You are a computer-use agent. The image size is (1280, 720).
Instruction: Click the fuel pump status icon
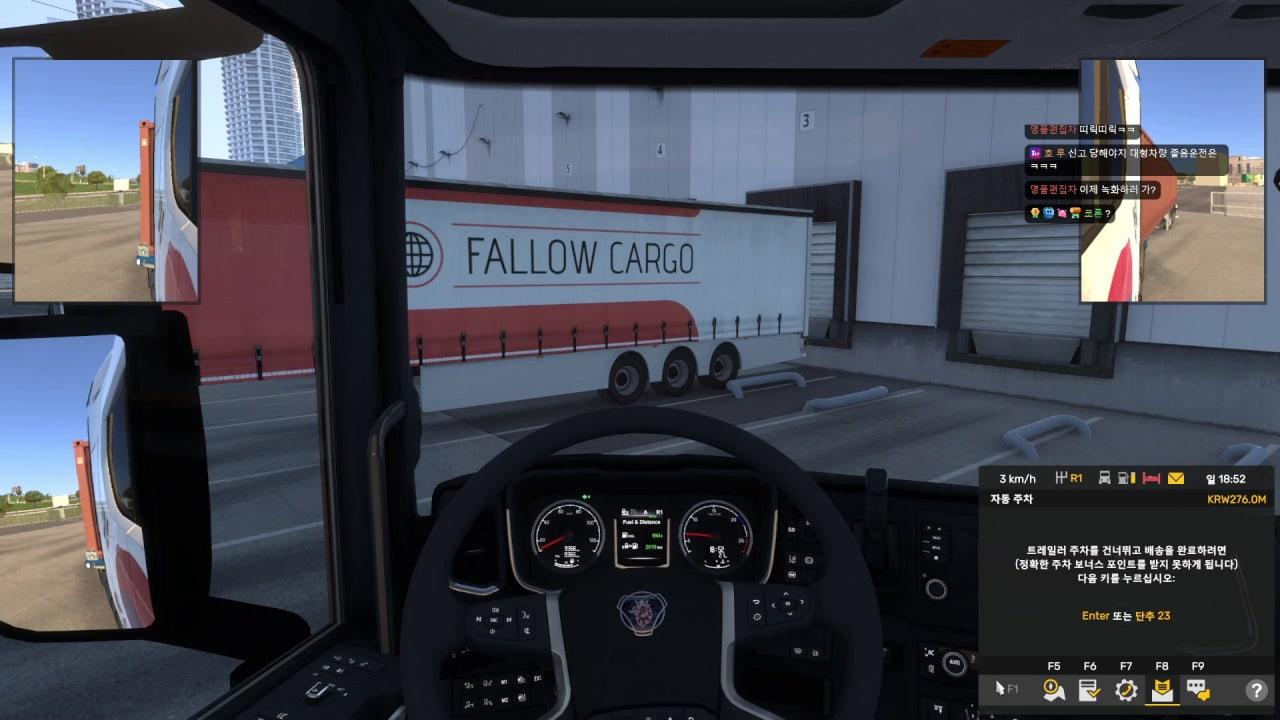[1127, 478]
